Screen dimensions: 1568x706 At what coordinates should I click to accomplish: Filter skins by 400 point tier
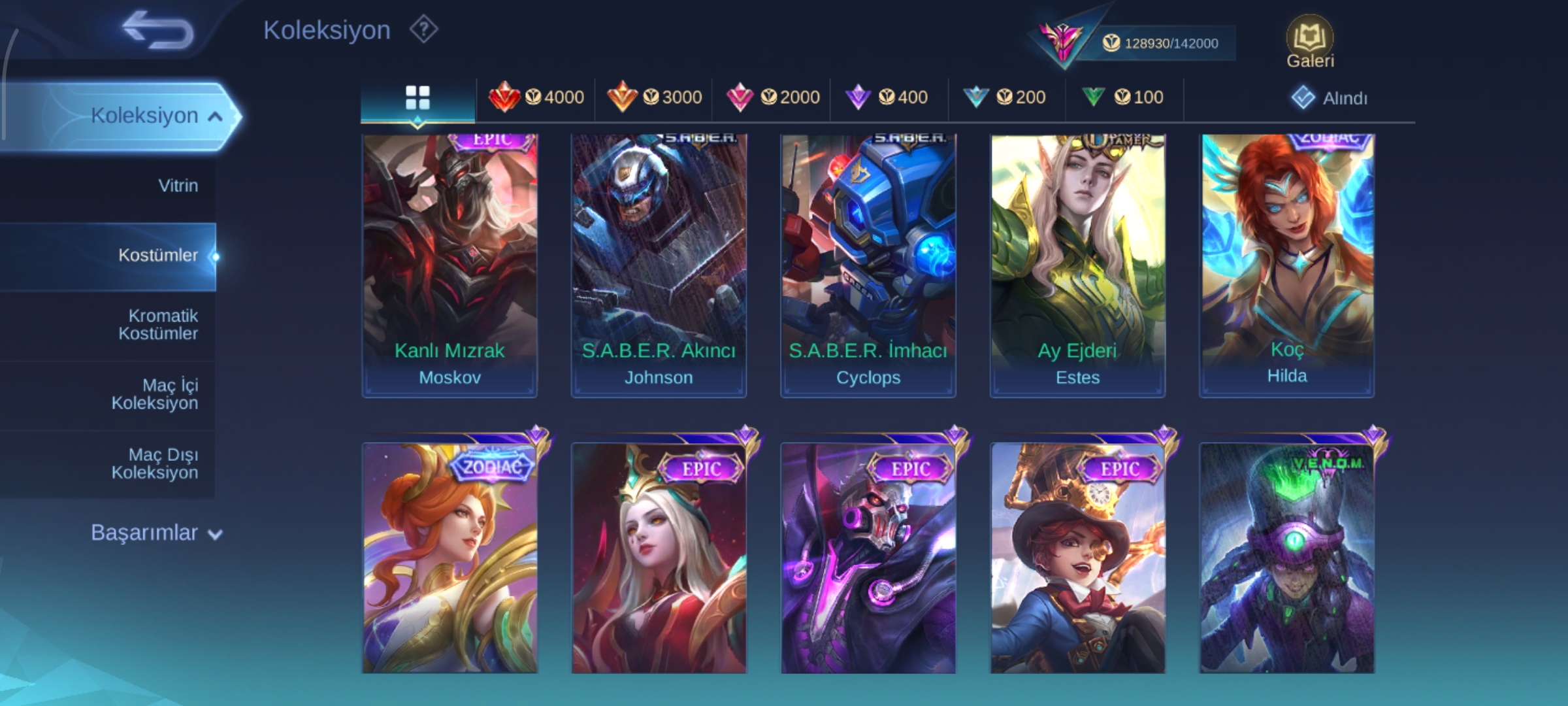tap(887, 97)
